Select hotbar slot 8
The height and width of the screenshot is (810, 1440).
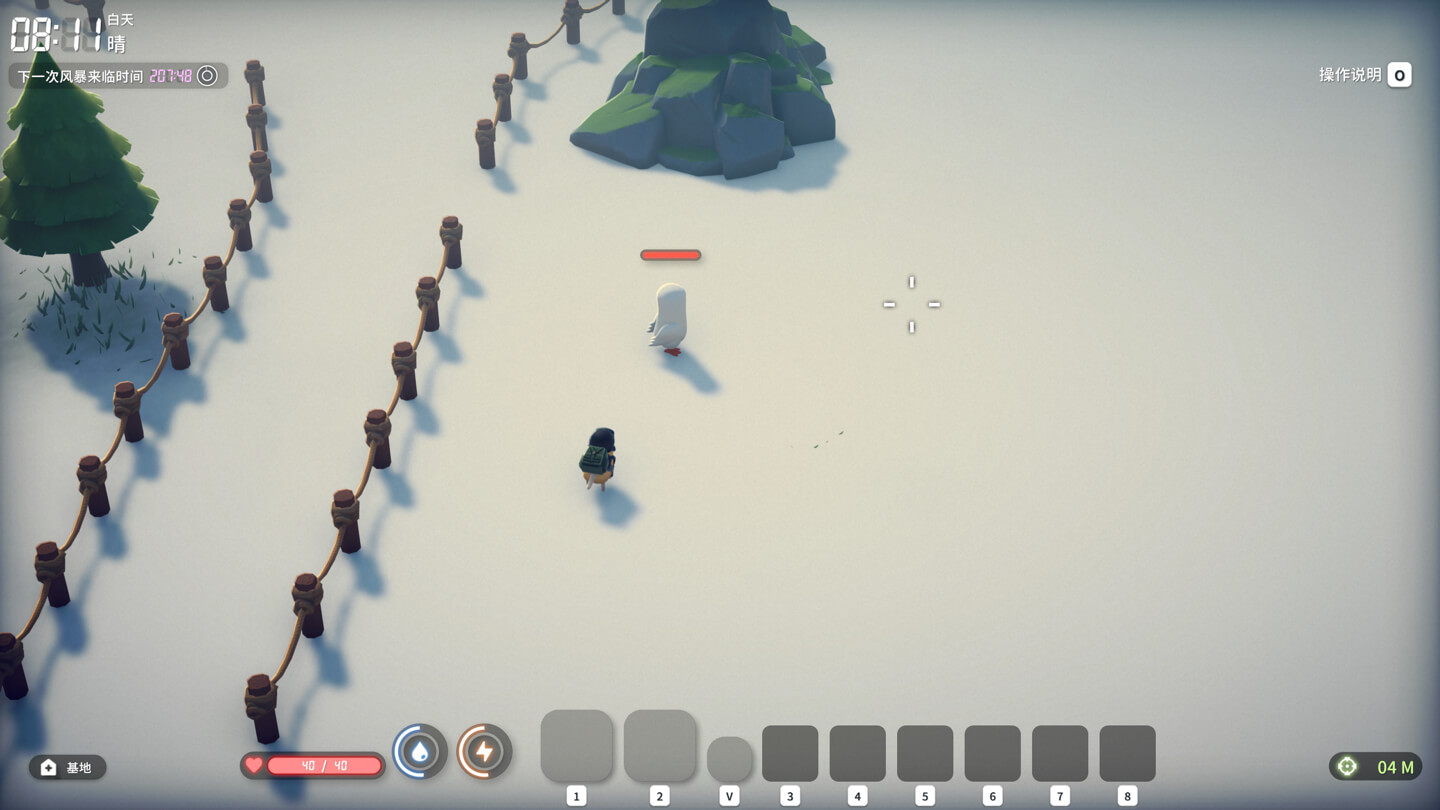(1128, 752)
